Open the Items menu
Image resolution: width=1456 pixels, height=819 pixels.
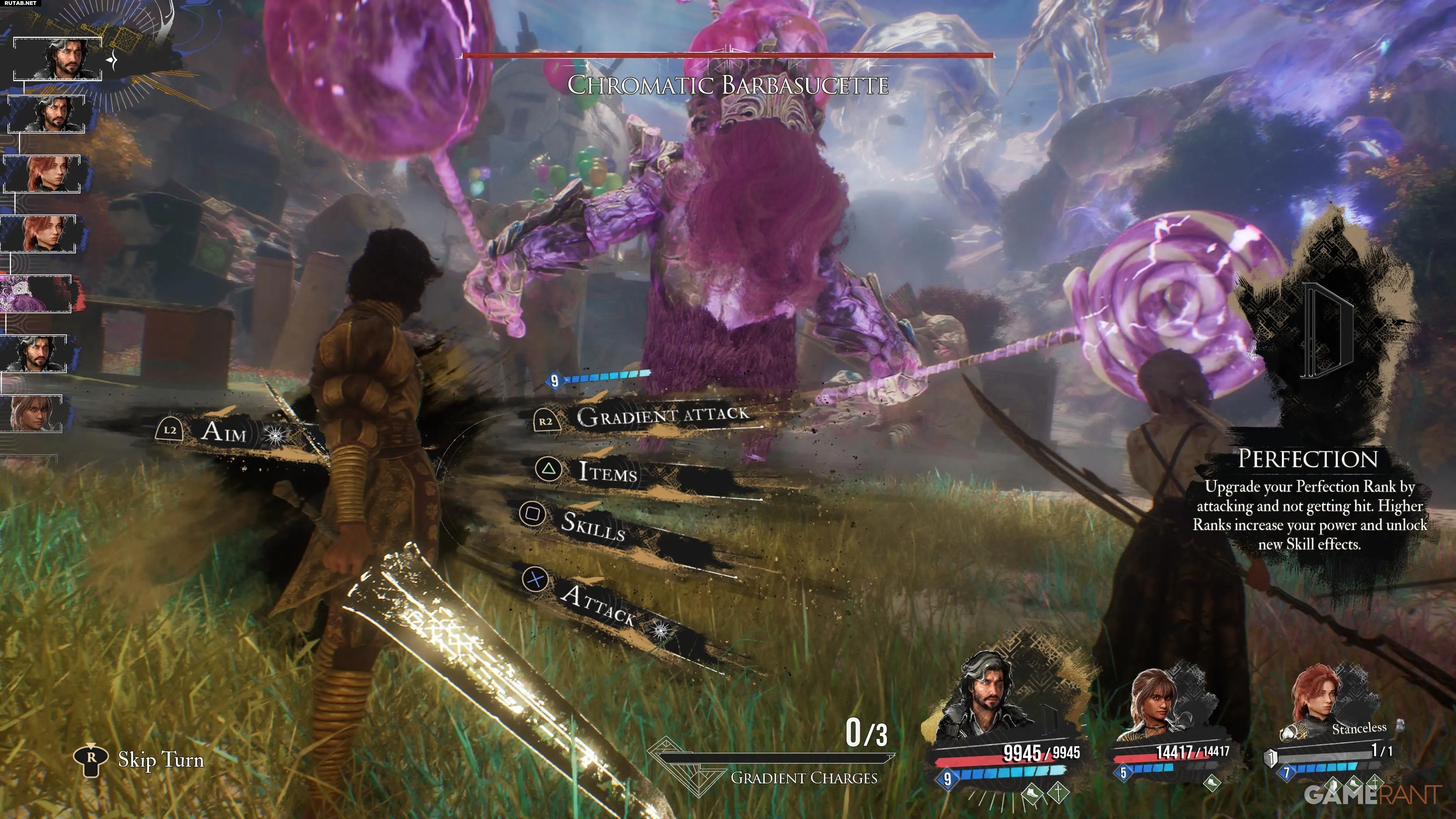[607, 471]
